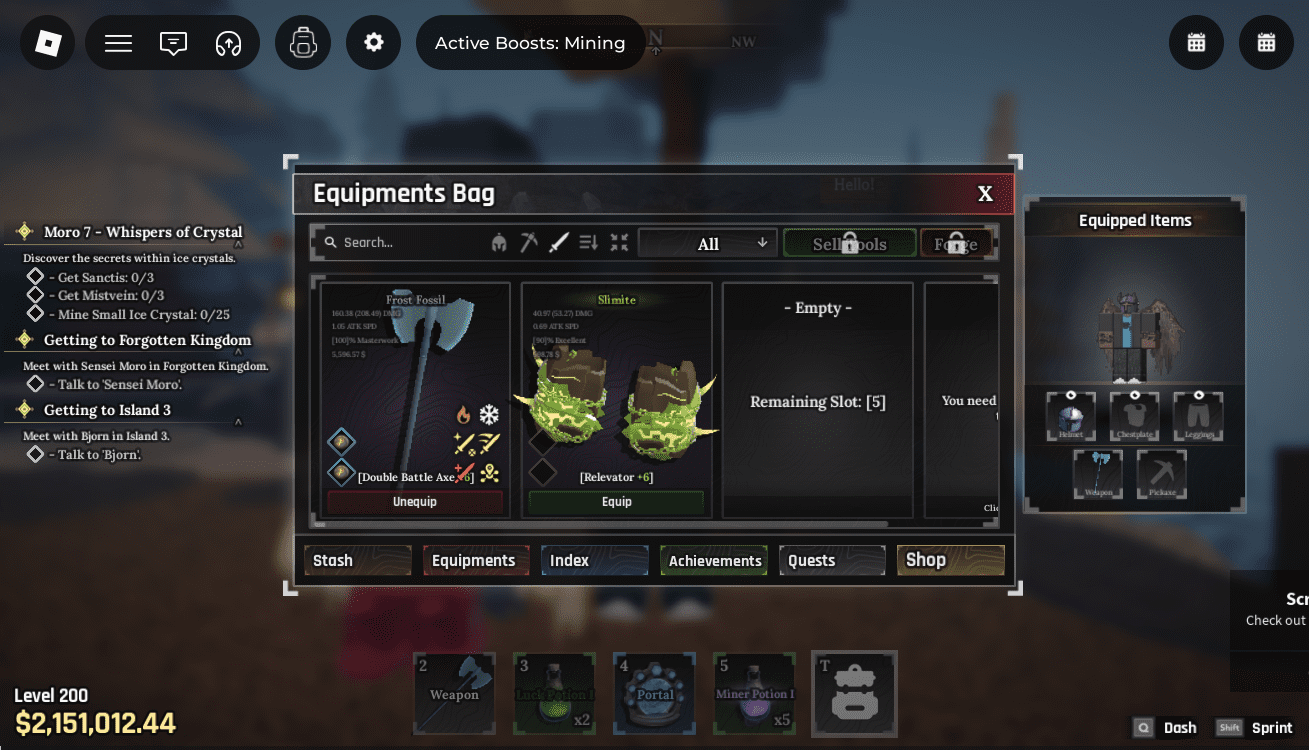Viewport: 1309px width, 750px height.
Task: Open the All filter dropdown
Action: (708, 243)
